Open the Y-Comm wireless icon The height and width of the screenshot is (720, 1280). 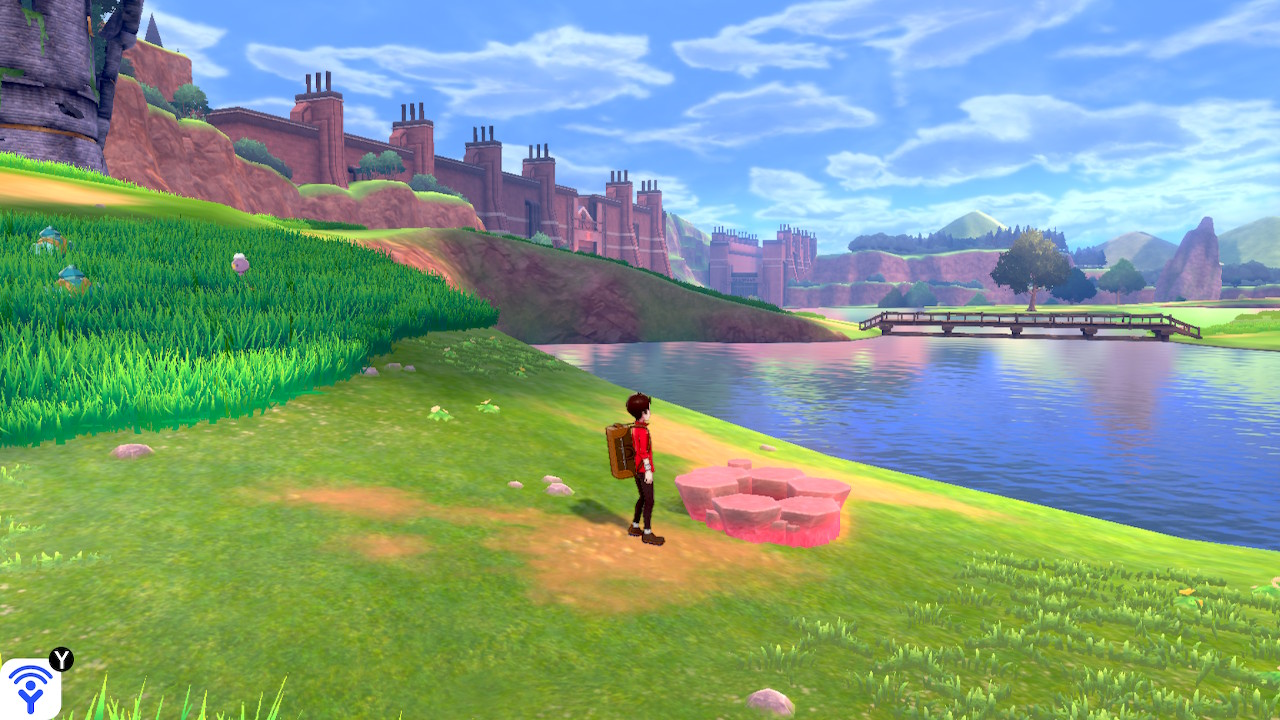coord(30,688)
